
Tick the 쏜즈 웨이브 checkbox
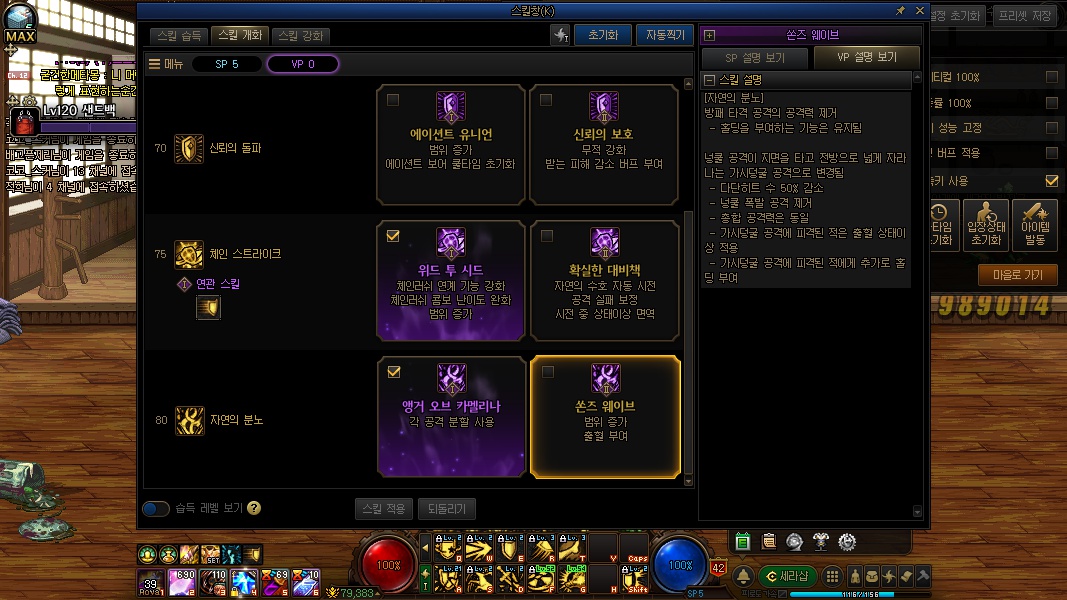(547, 372)
